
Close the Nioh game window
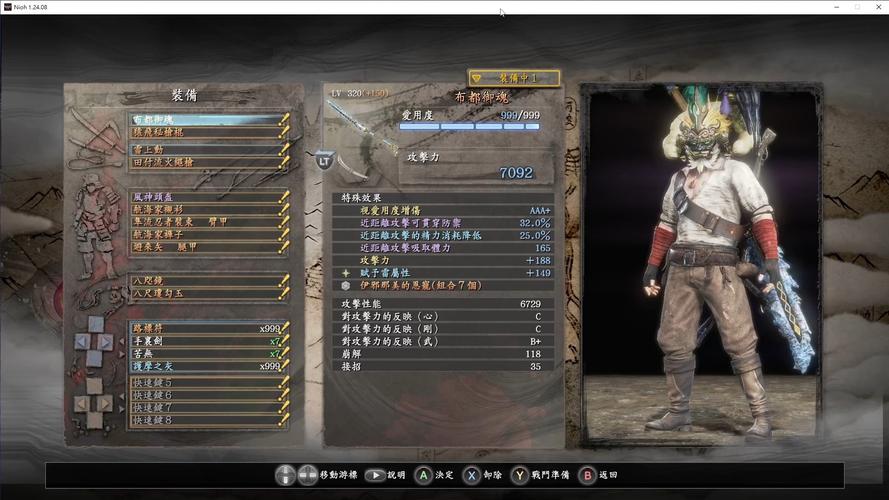[875, 6]
